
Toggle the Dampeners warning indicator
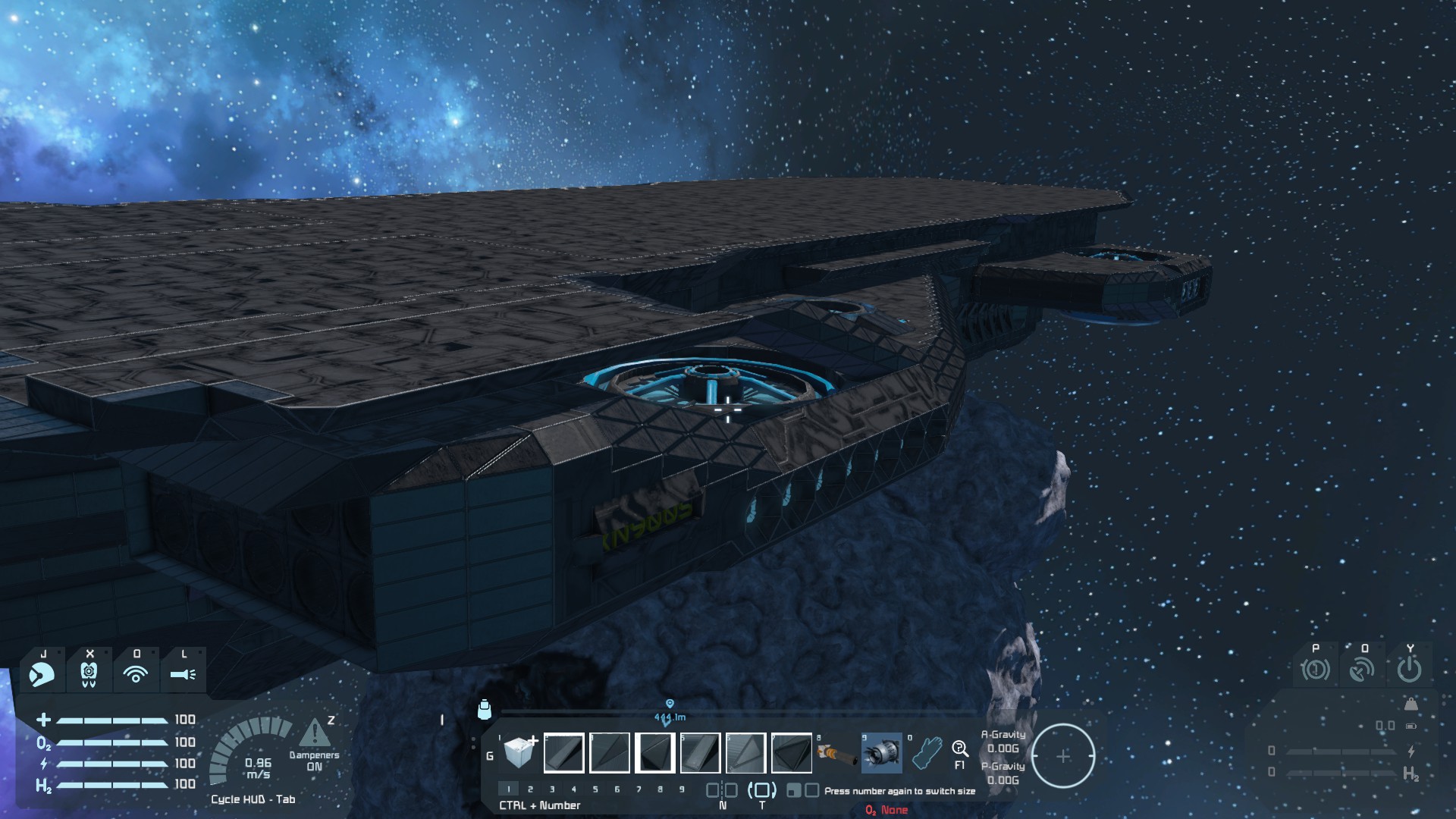click(314, 735)
